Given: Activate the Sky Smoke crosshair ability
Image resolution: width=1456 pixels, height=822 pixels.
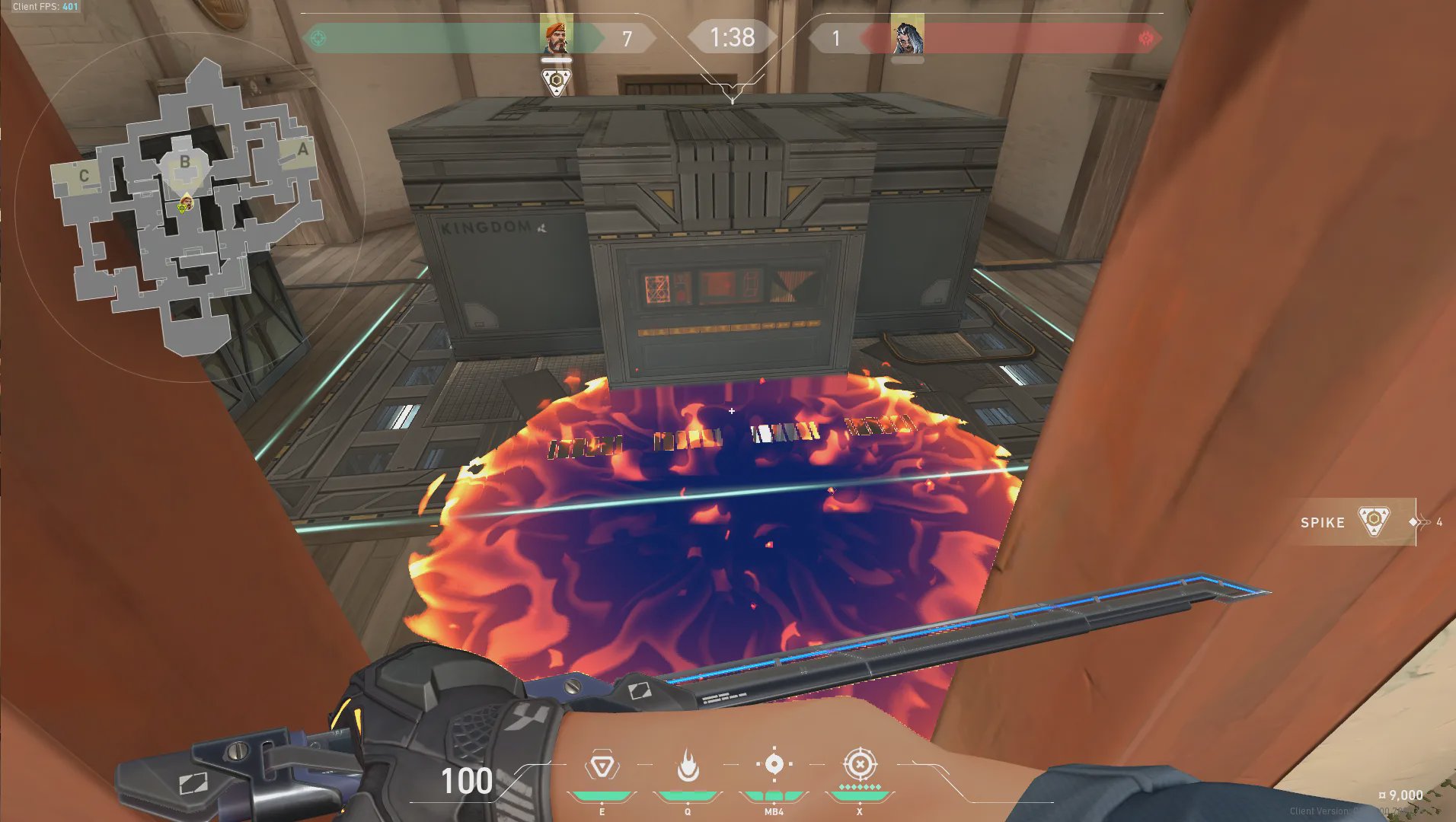Looking at the screenshot, I should (774, 764).
